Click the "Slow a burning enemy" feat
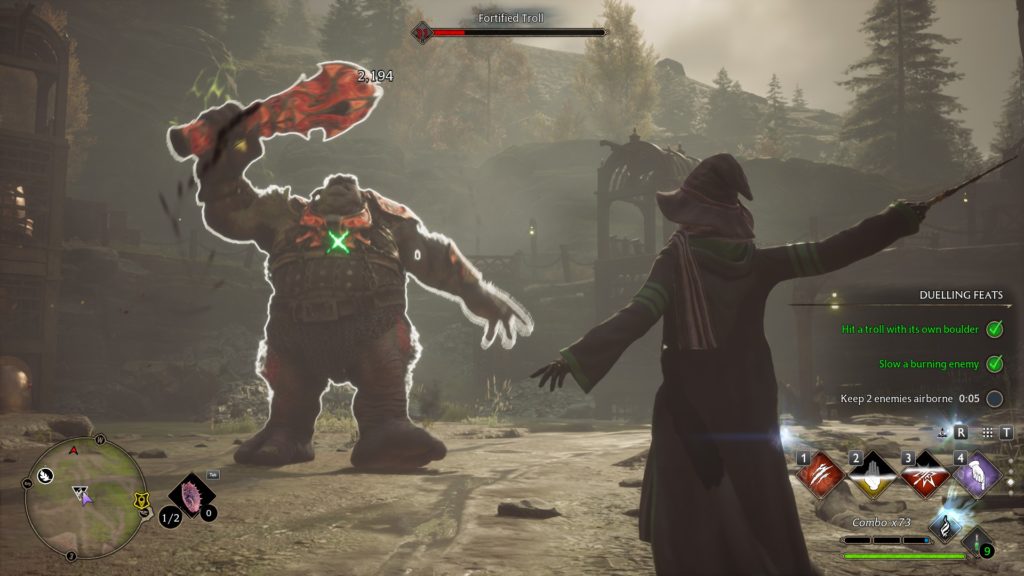 click(x=929, y=364)
